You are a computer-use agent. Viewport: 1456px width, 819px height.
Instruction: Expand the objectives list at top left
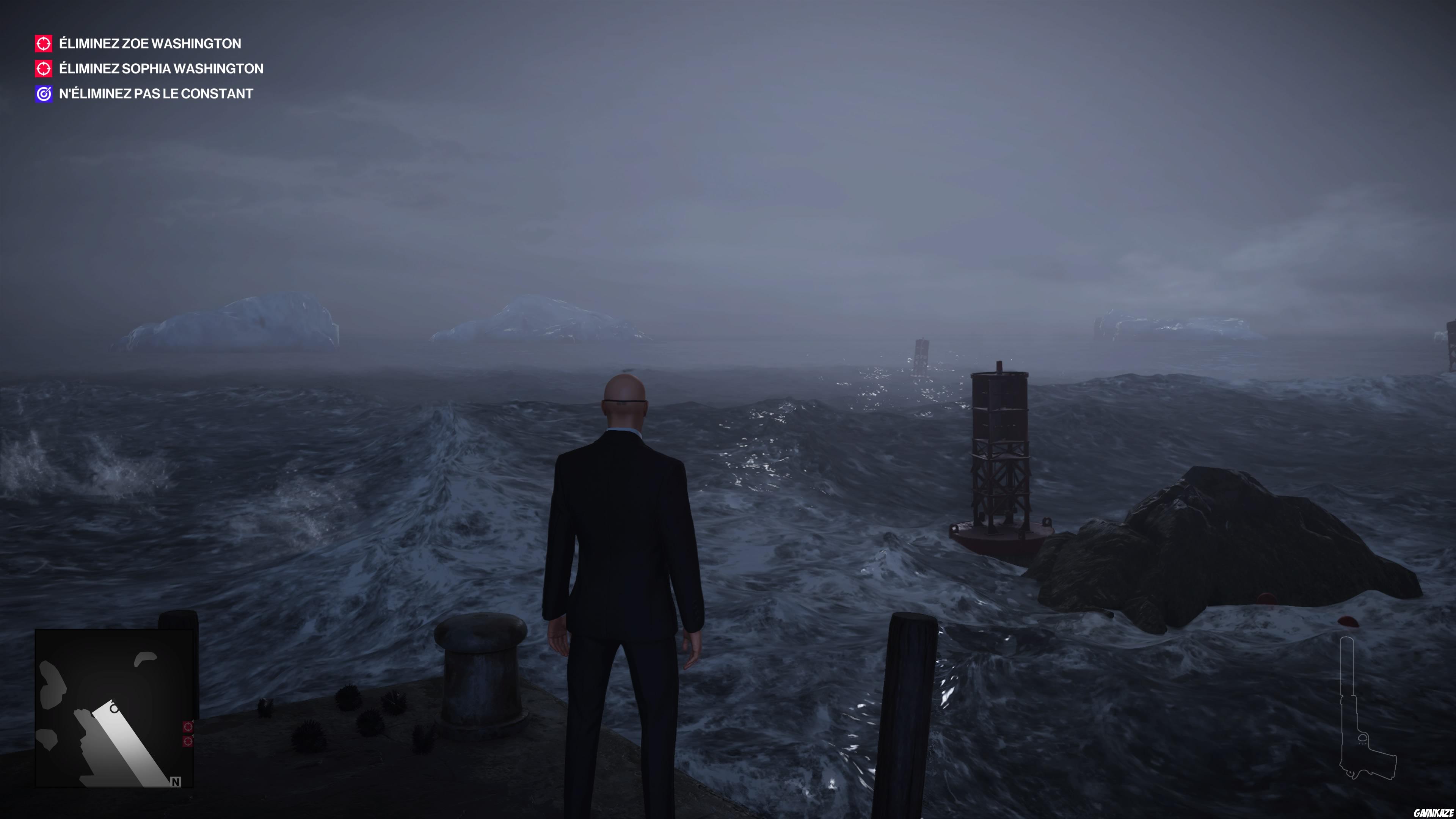click(150, 68)
